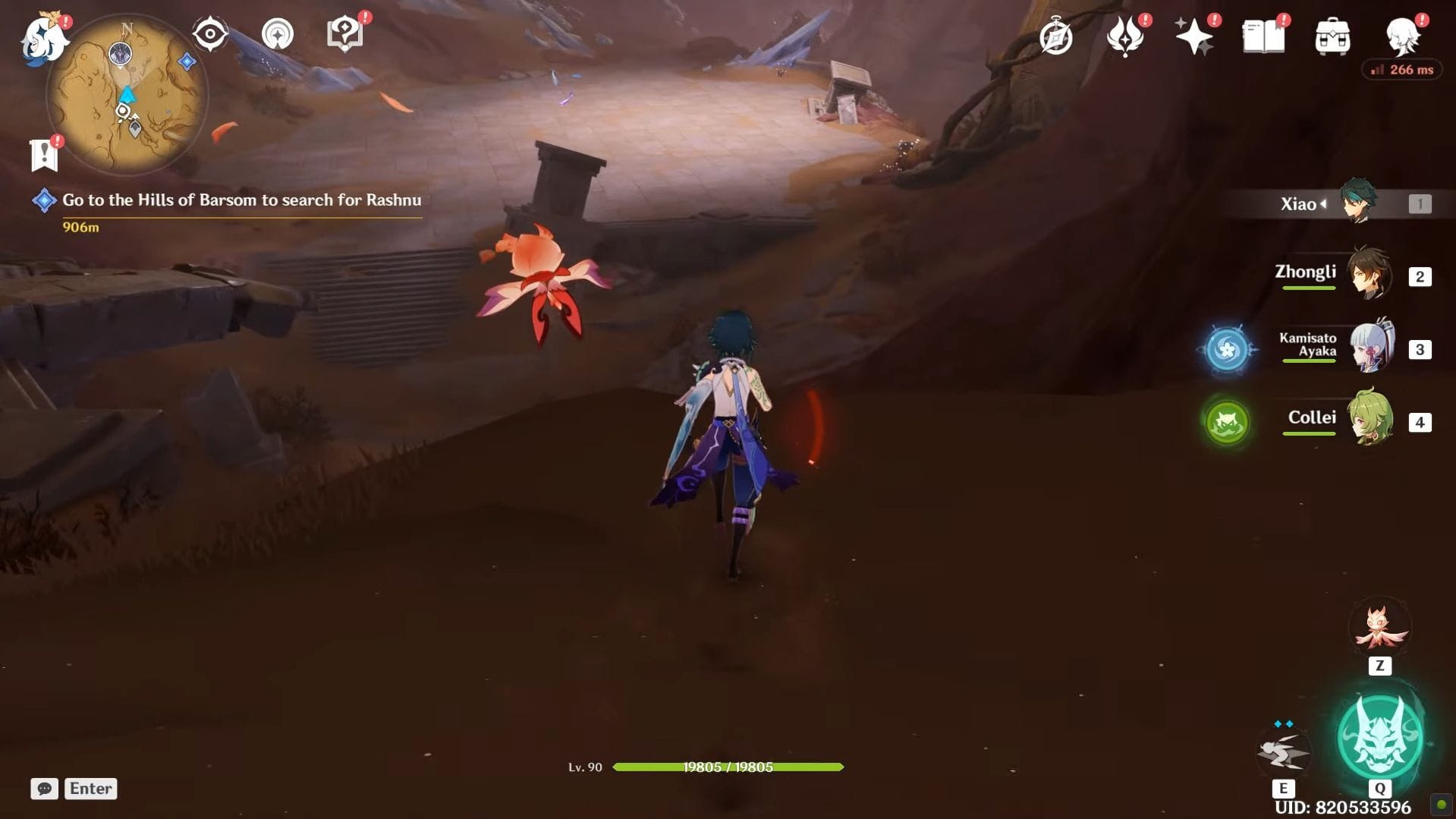Open the circular minimap

127,96
